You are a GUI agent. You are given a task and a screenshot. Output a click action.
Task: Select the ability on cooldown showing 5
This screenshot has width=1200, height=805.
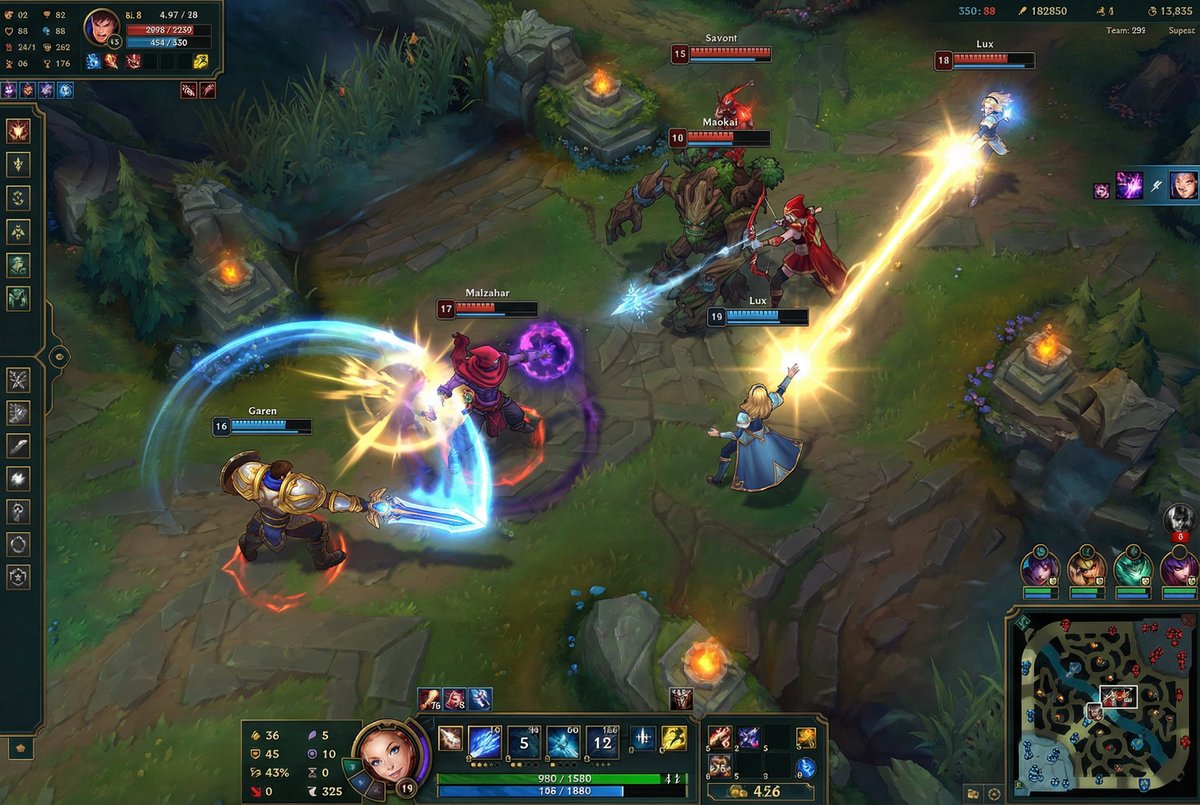[524, 742]
